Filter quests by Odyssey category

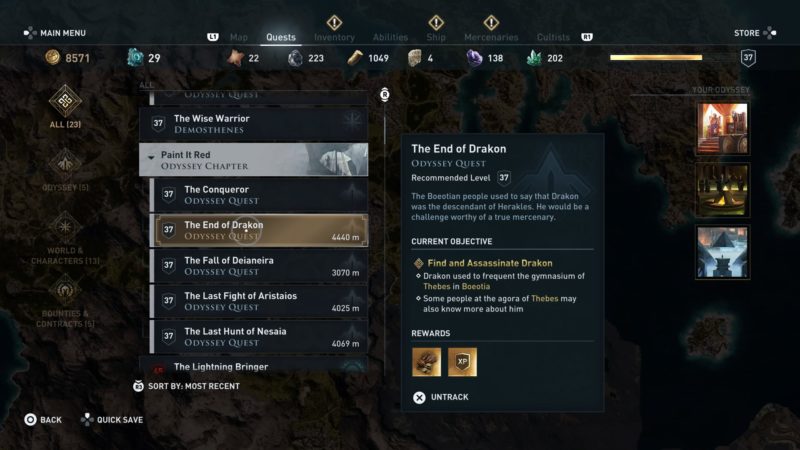66,168
